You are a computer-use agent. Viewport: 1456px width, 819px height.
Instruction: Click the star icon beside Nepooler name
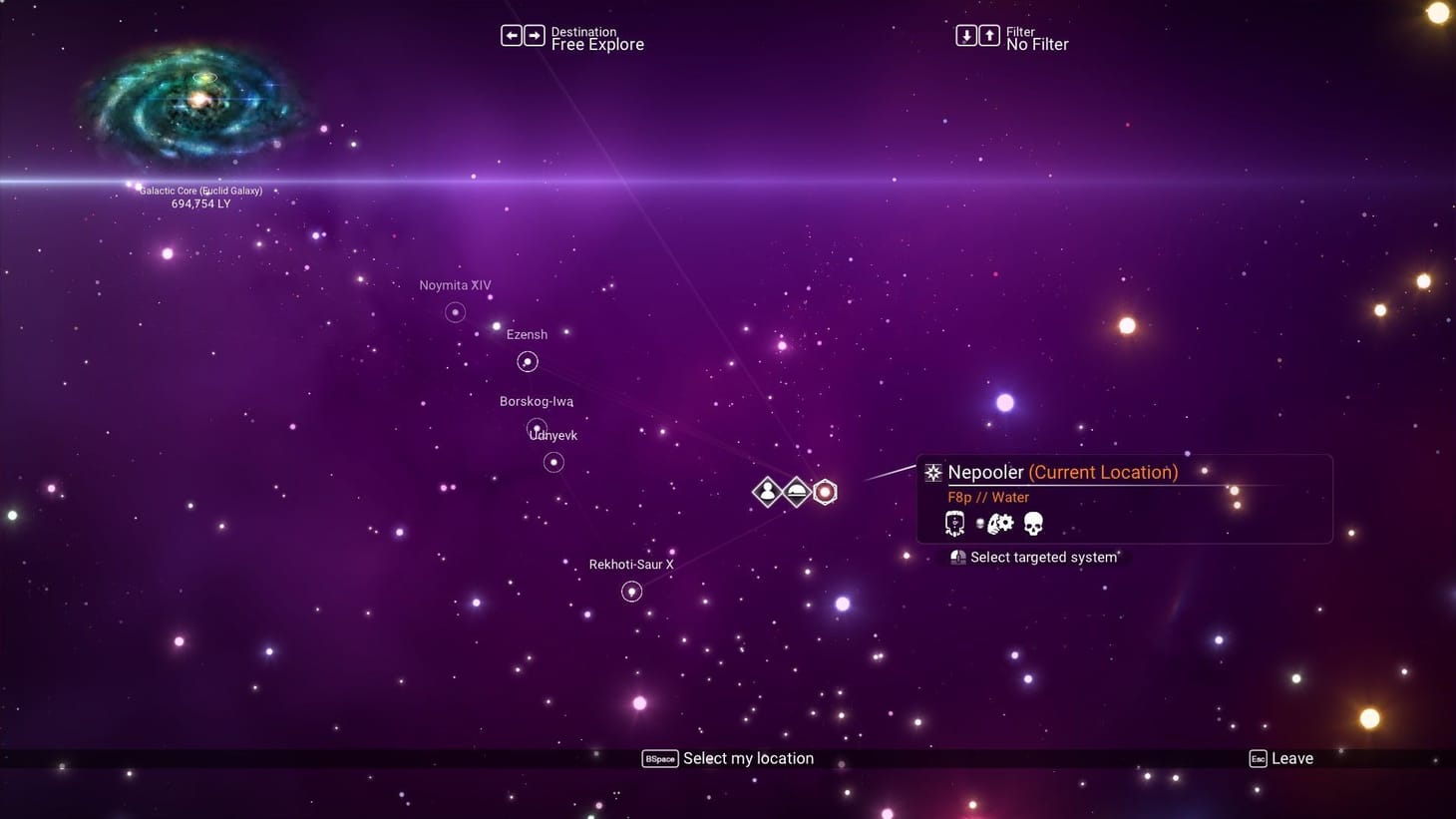[x=933, y=472]
